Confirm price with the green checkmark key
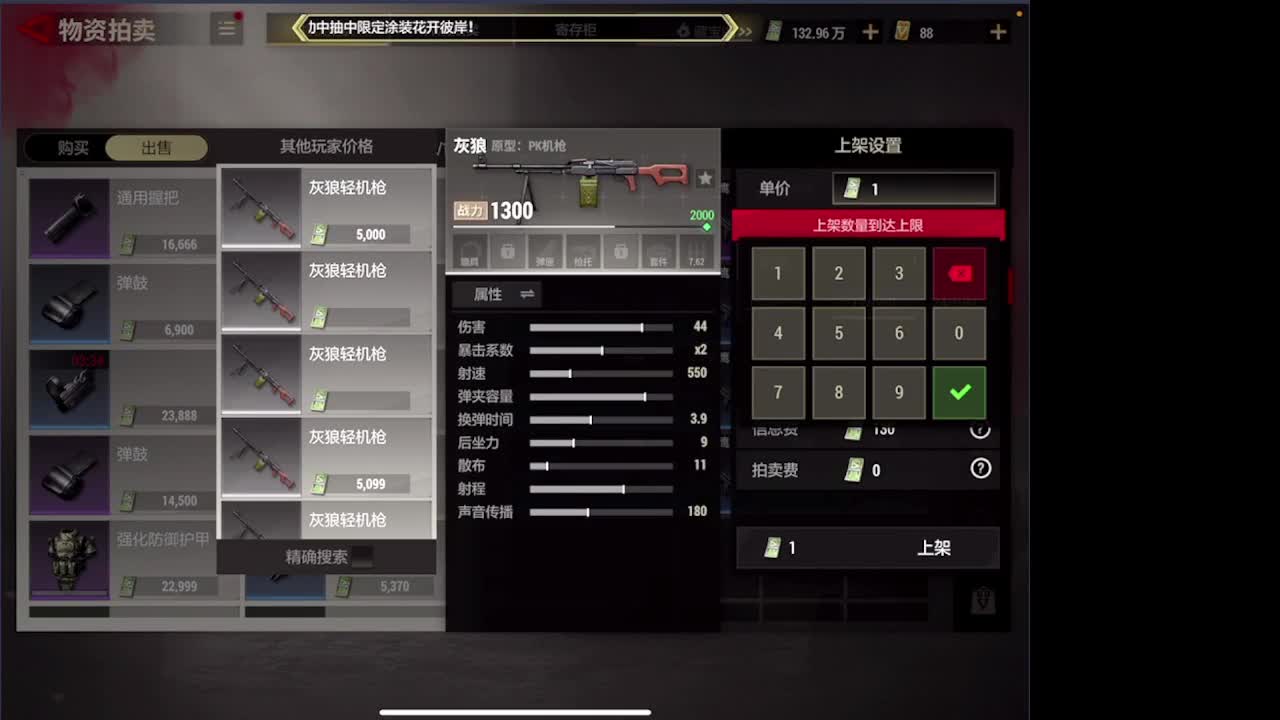 [959, 392]
